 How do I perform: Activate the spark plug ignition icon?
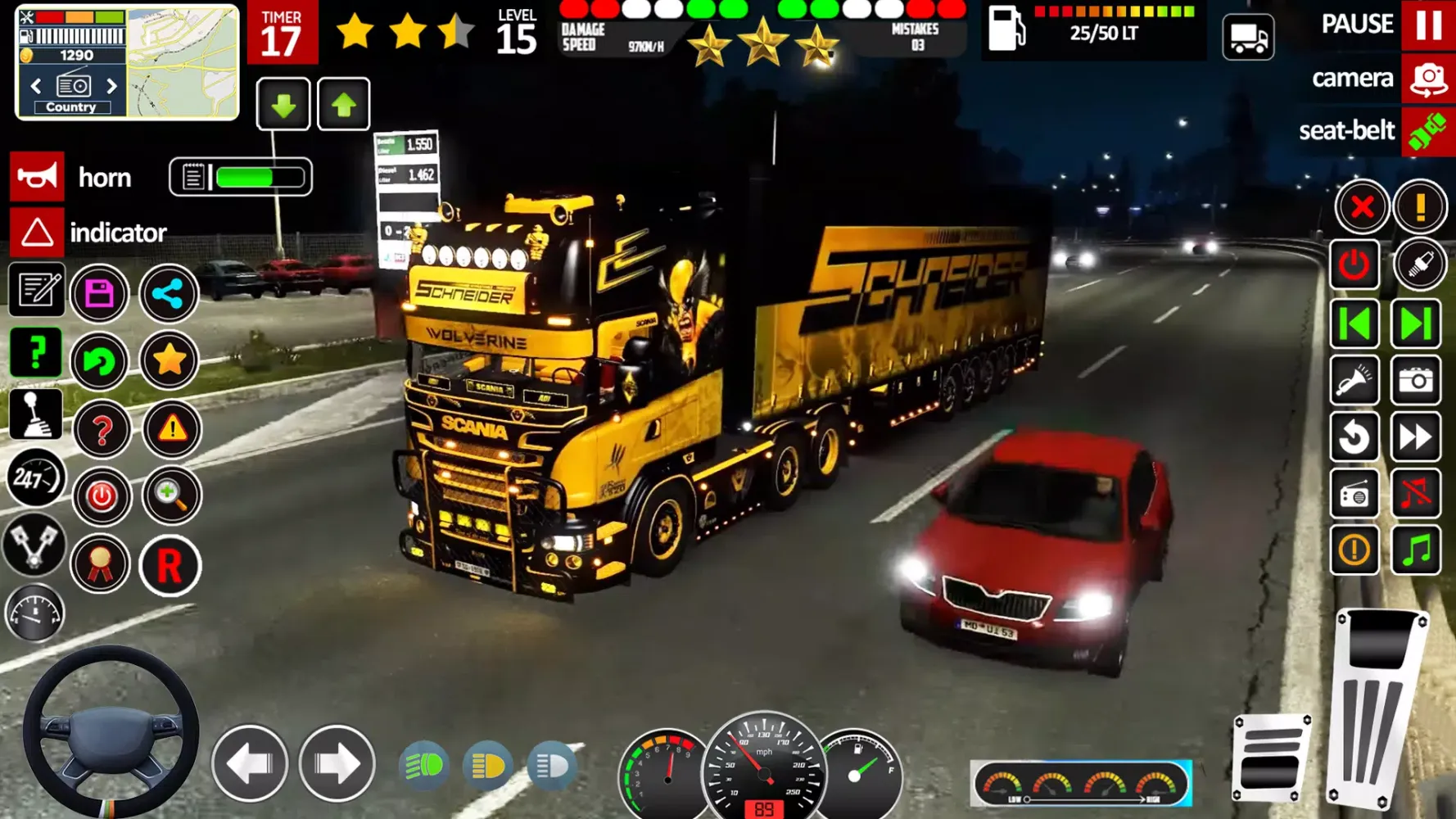[1422, 265]
